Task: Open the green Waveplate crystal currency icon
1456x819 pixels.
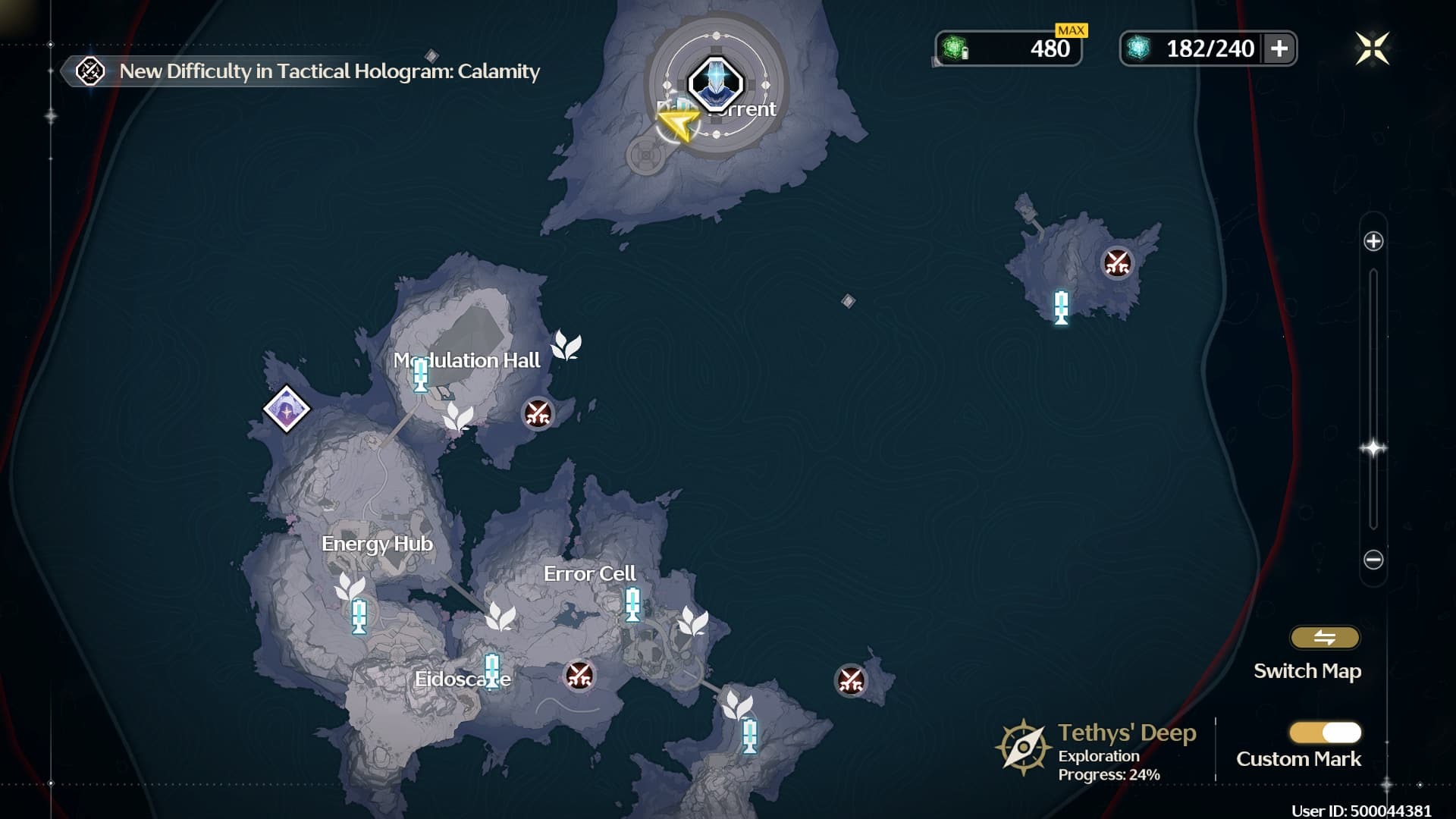Action: click(x=954, y=49)
